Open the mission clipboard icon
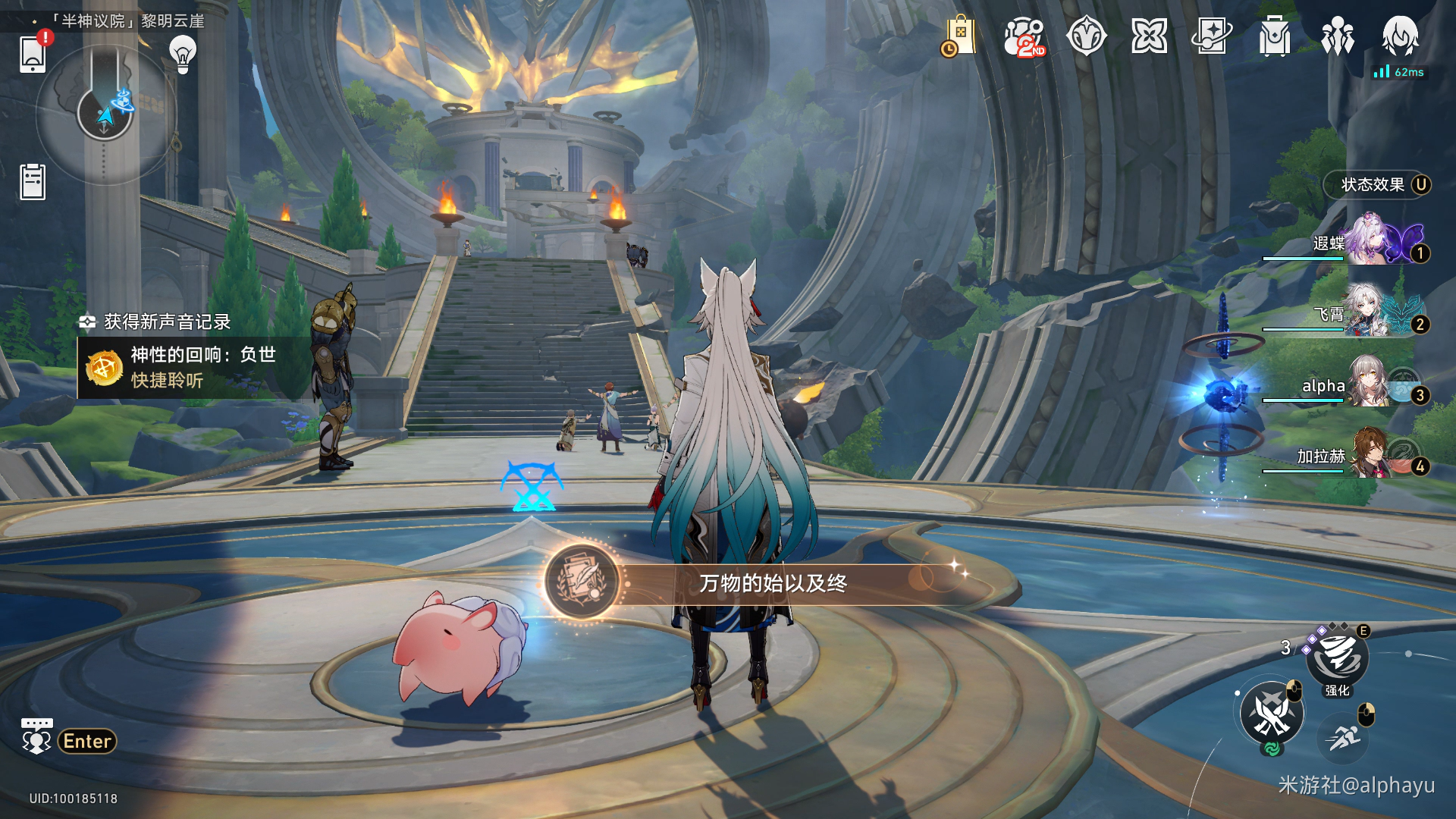Screen dimensions: 1456x819 [33, 182]
